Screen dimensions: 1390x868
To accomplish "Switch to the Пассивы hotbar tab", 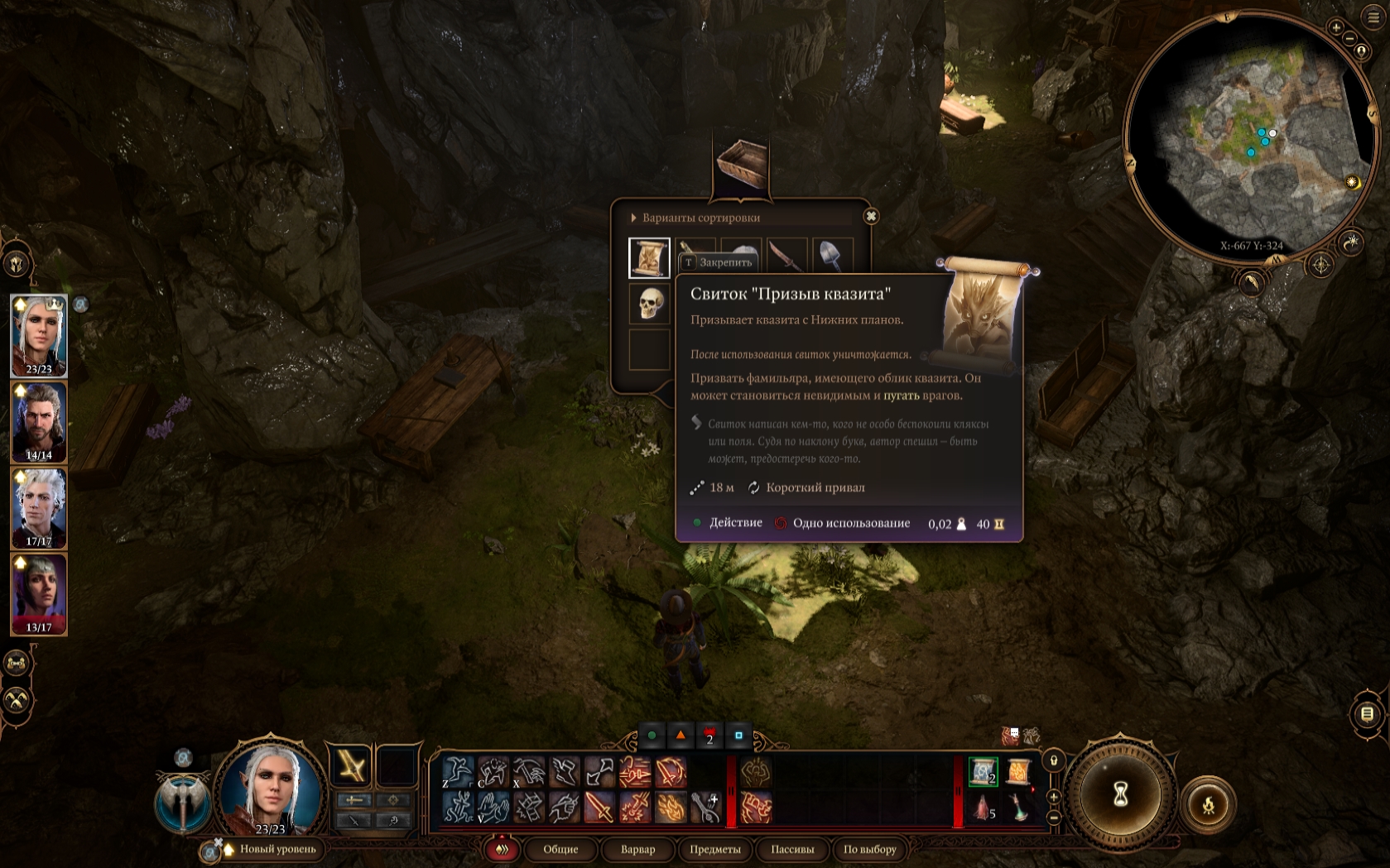I will [792, 849].
